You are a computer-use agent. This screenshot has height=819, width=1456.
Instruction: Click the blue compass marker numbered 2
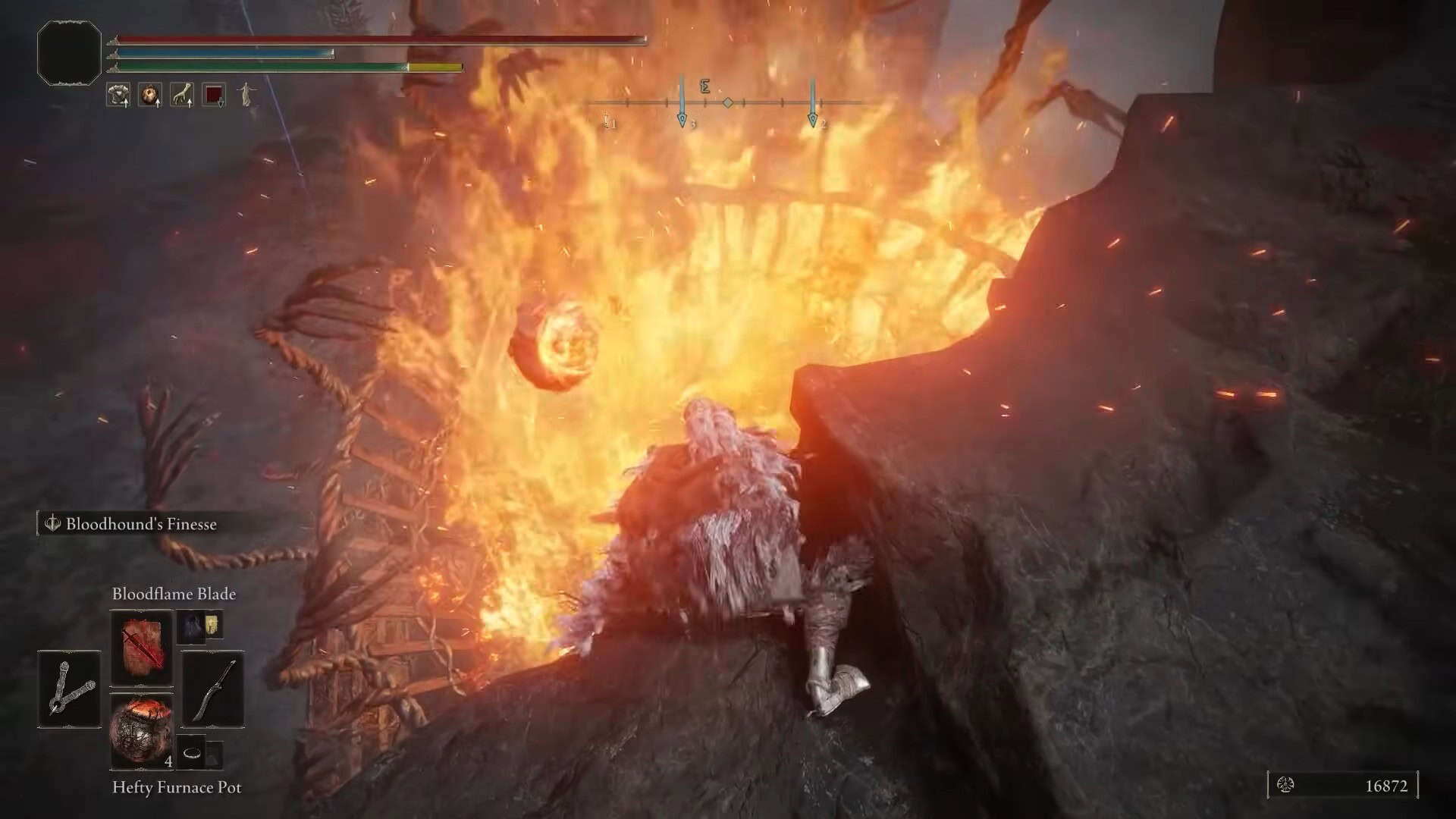812,119
